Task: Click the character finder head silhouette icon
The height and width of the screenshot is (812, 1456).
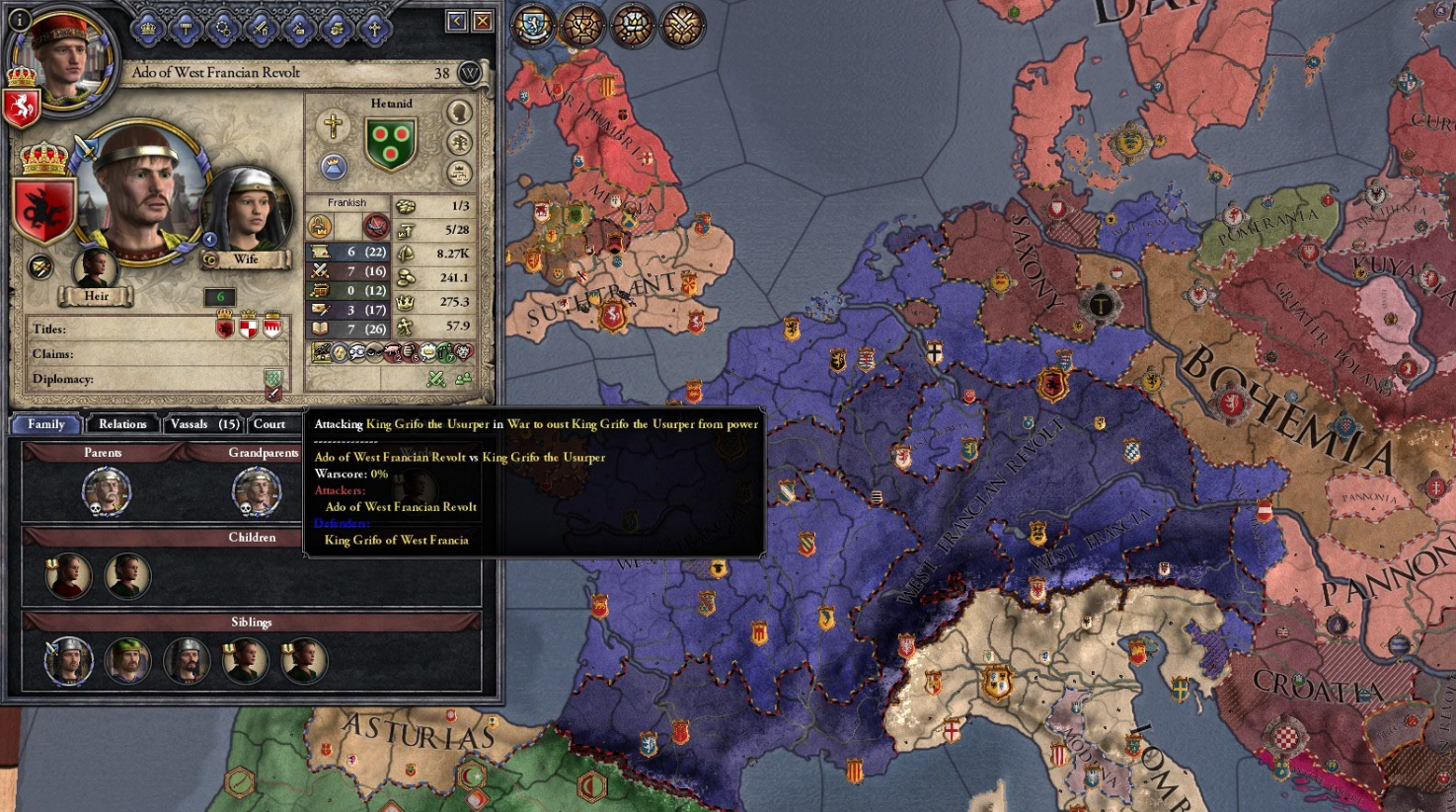Action: 459,111
